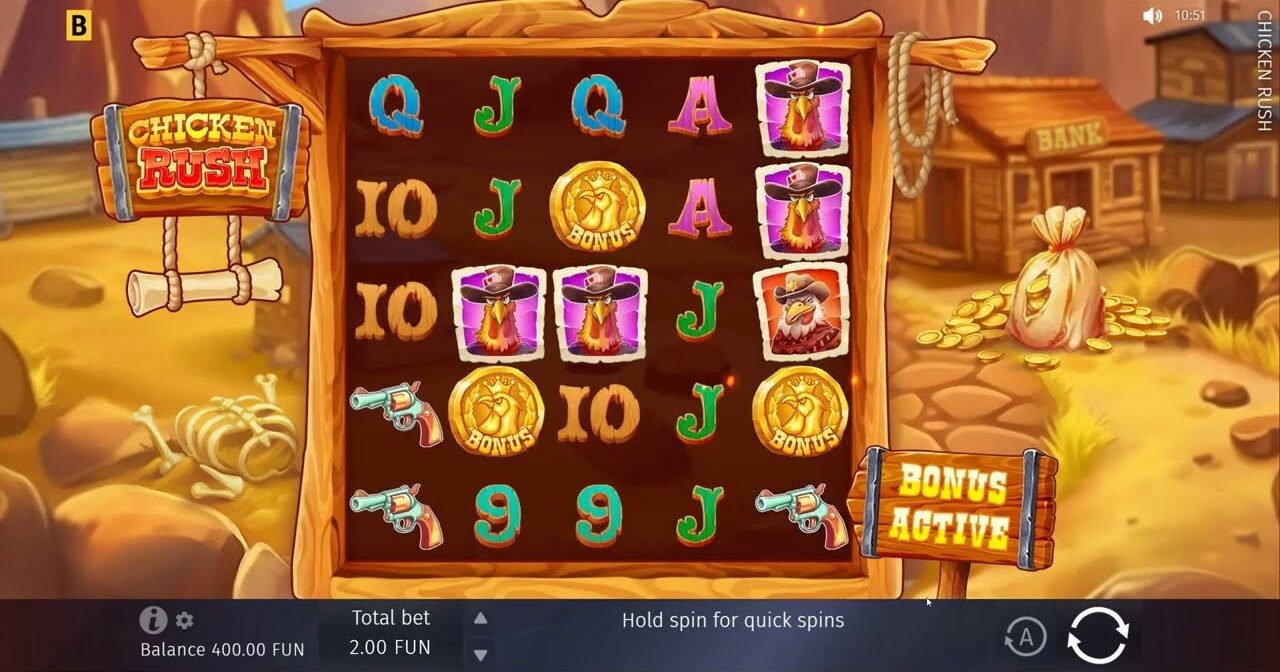Click the yellow B logo
The image size is (1280, 672).
click(x=77, y=26)
